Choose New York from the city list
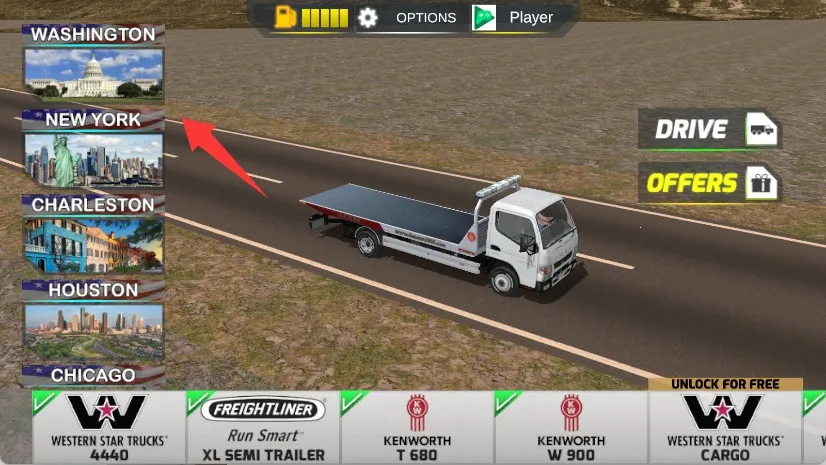This screenshot has height=465, width=826. click(93, 150)
